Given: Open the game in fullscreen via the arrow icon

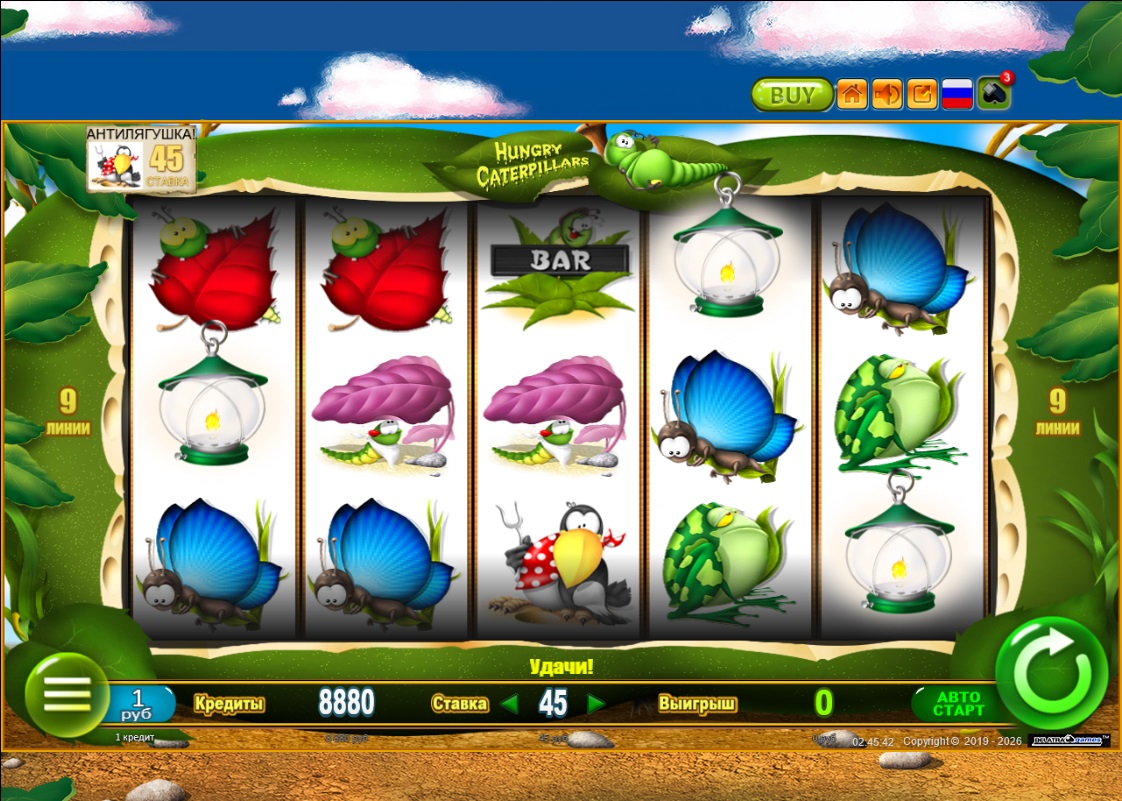Looking at the screenshot, I should pyautogui.click(x=922, y=95).
